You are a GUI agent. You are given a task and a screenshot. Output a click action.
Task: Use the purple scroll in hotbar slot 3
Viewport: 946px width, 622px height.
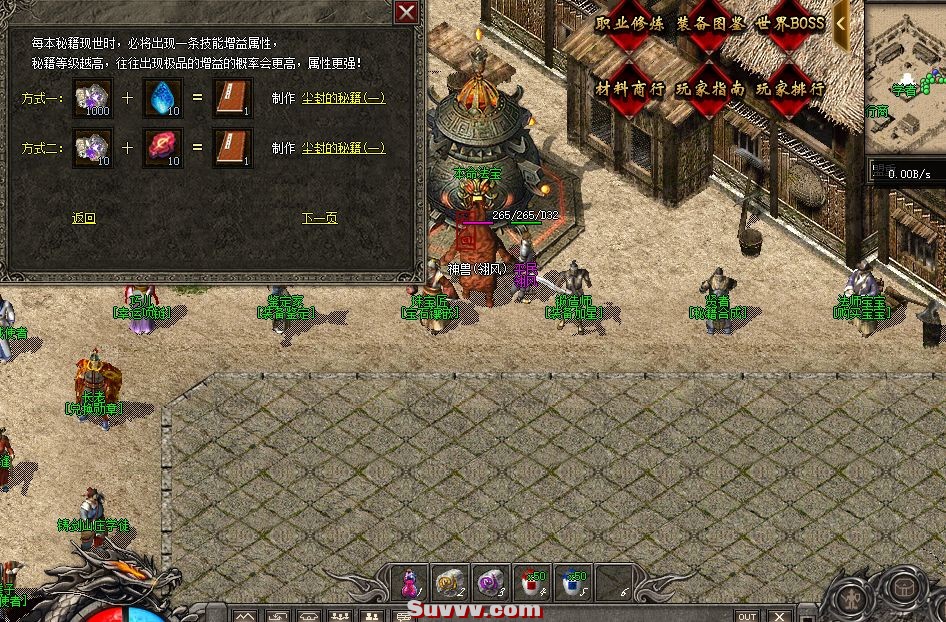(x=489, y=580)
